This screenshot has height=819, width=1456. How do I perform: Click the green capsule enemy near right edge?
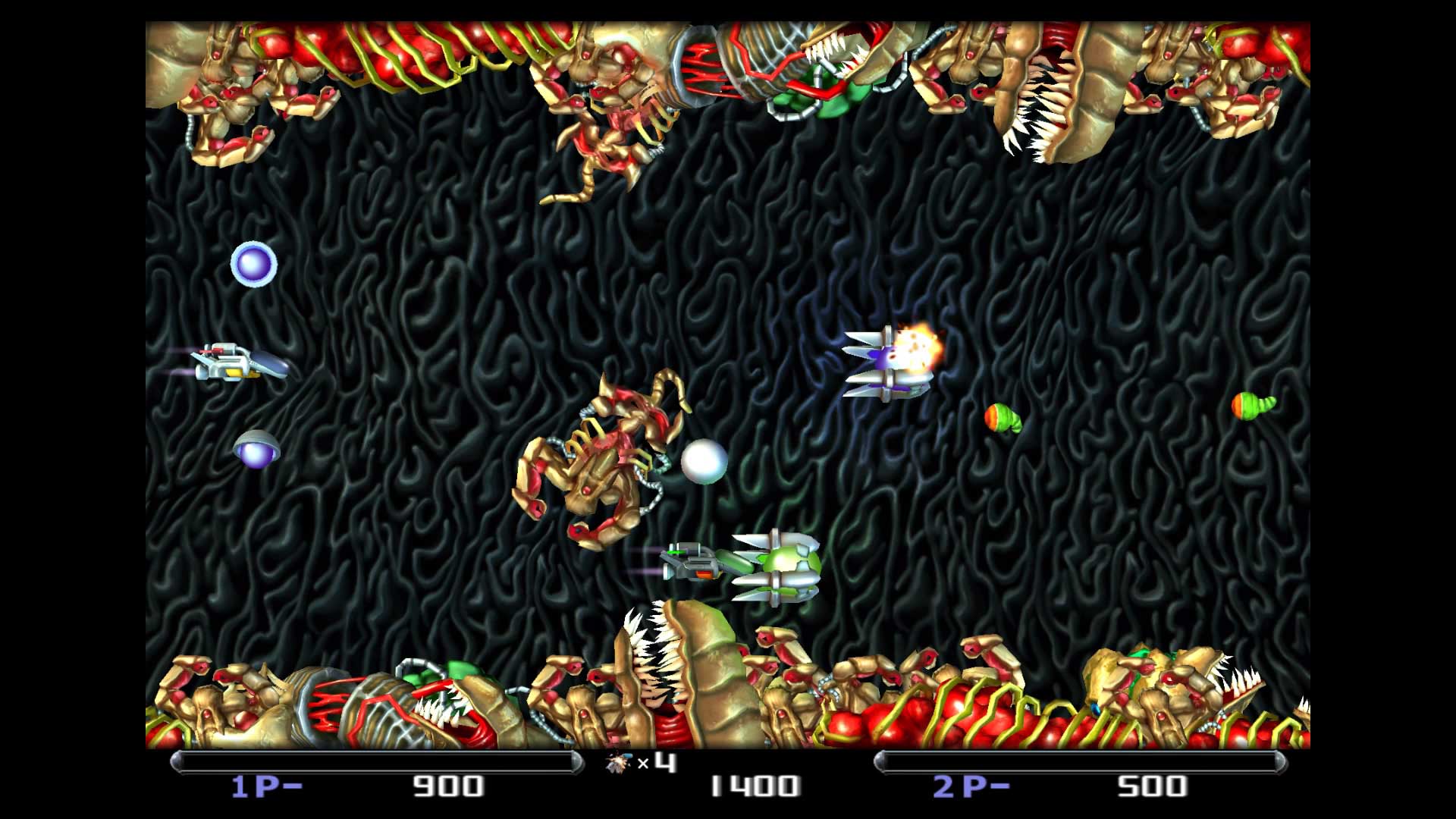coord(1003,417)
